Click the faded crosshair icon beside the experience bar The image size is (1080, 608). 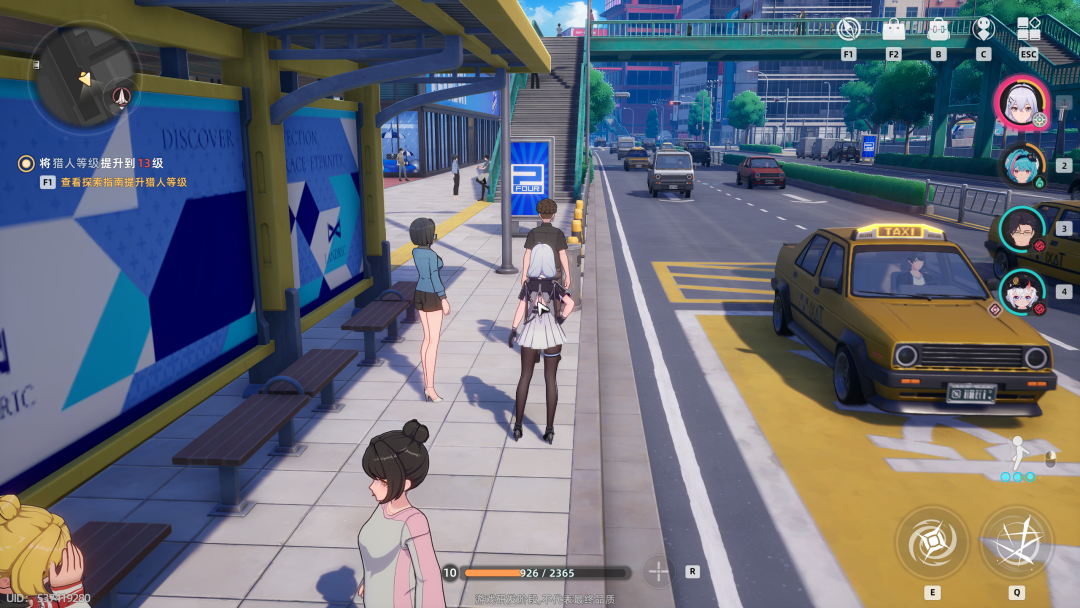tap(658, 572)
